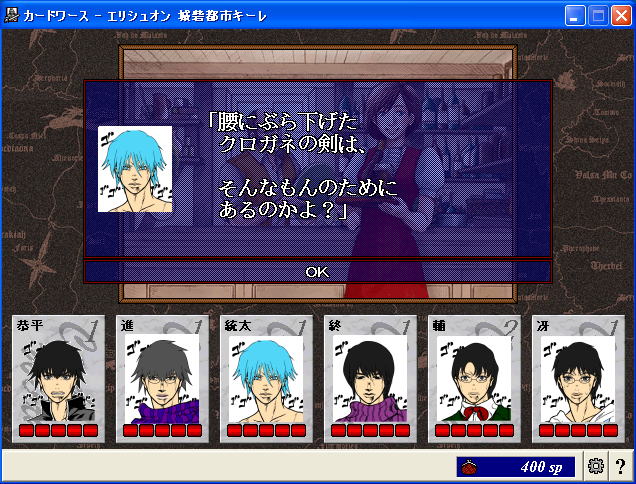This screenshot has width=636, height=484.
Task: Select the 恭平 character card
Action: coord(56,378)
